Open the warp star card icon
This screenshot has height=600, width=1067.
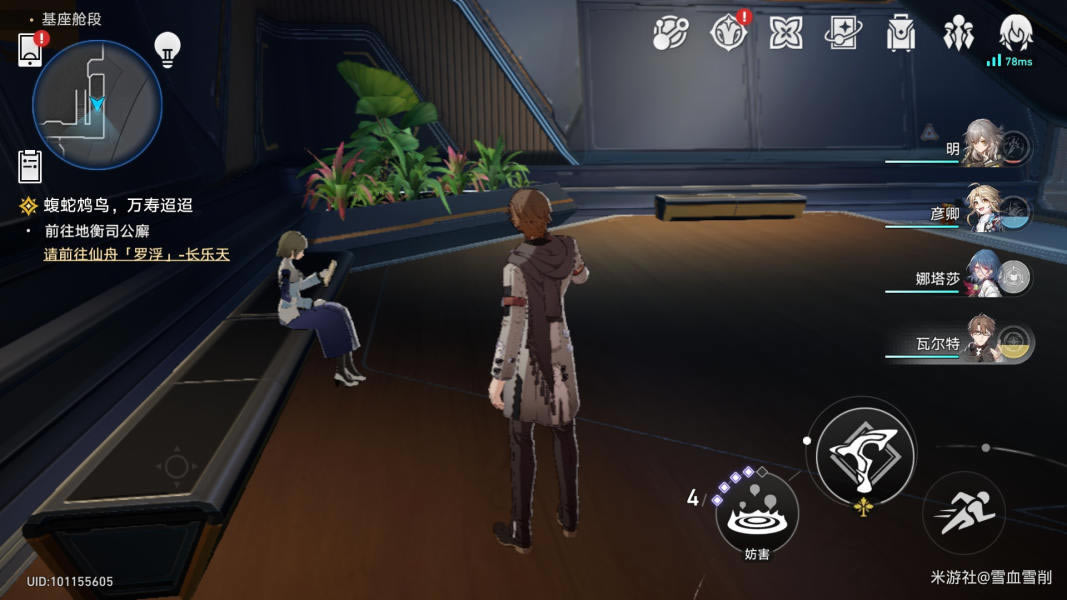843,33
